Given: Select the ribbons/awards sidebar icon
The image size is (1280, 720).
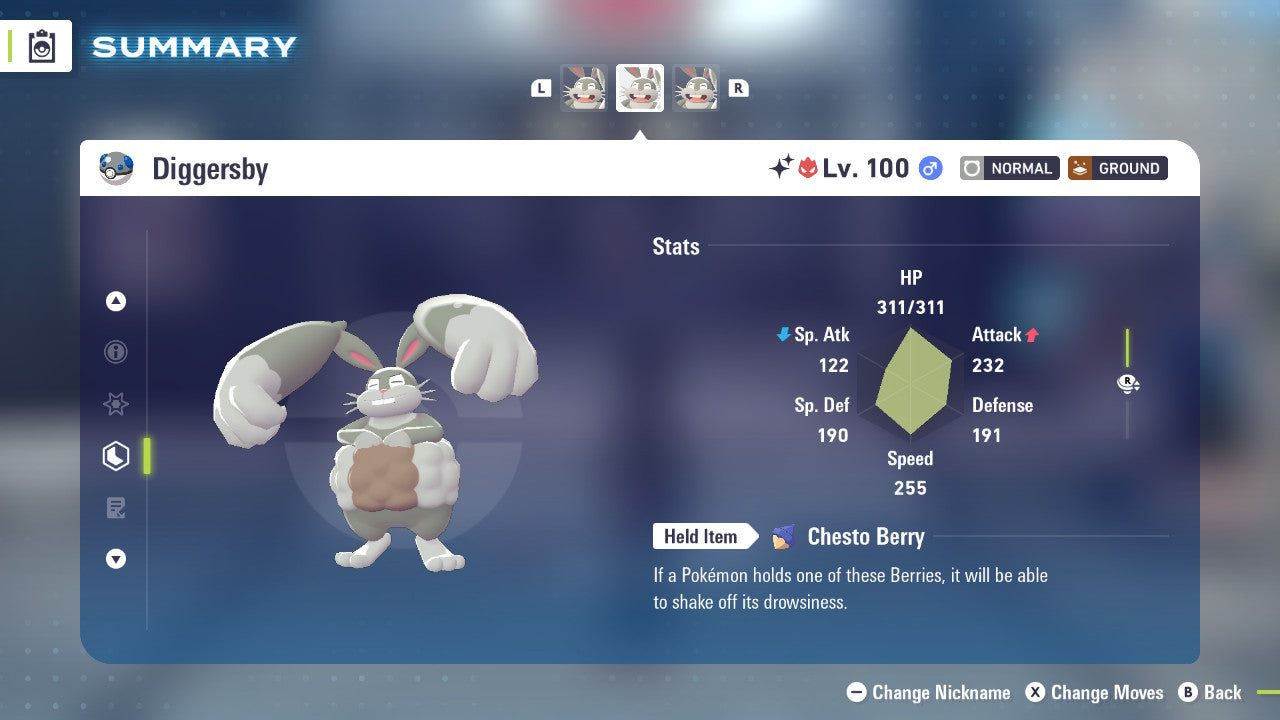Looking at the screenshot, I should pyautogui.click(x=116, y=404).
